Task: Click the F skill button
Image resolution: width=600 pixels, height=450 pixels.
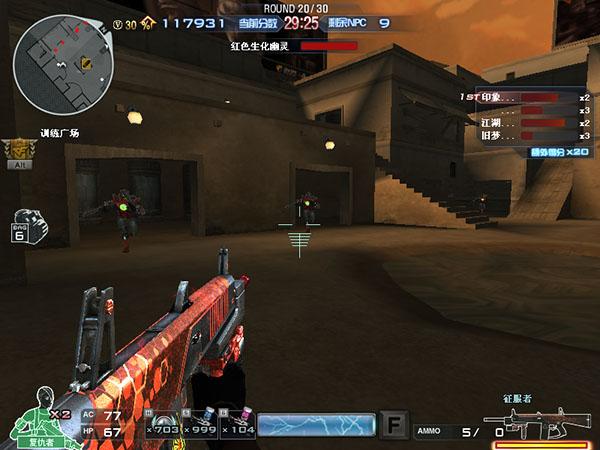Action: (396, 425)
